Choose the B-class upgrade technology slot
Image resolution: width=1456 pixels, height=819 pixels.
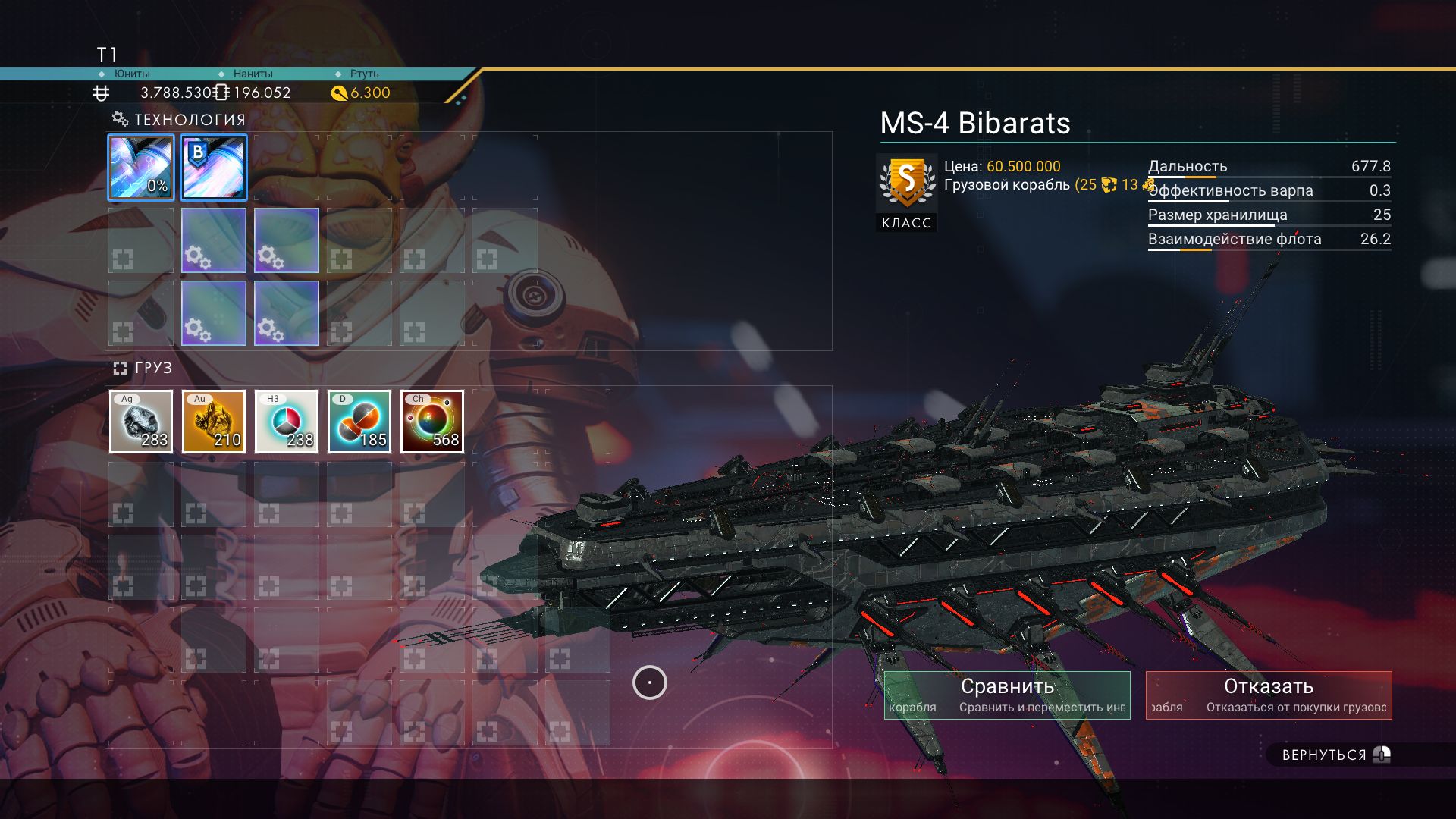(x=214, y=168)
